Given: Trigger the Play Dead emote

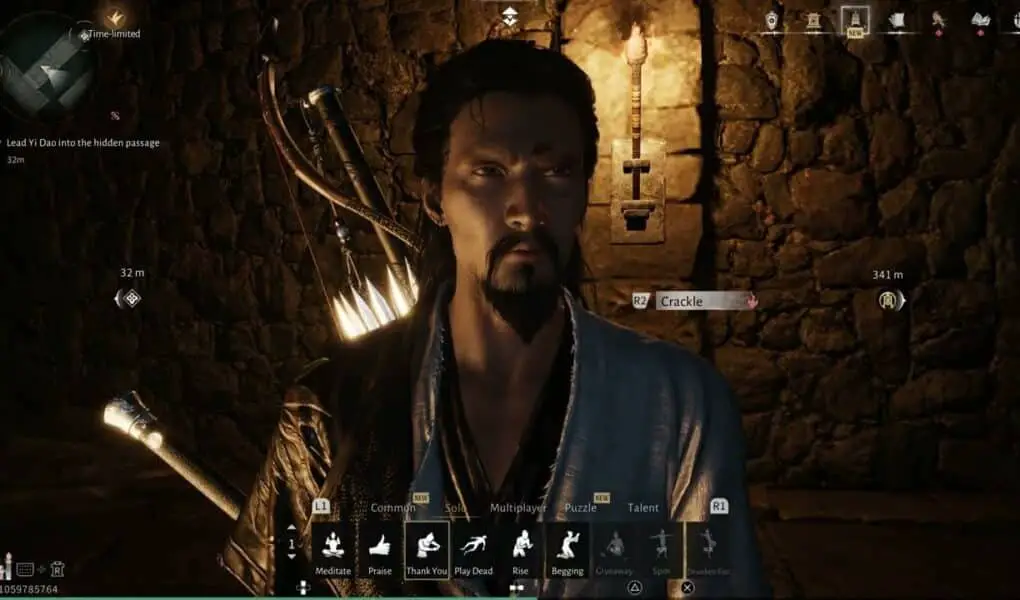Looking at the screenshot, I should [474, 548].
